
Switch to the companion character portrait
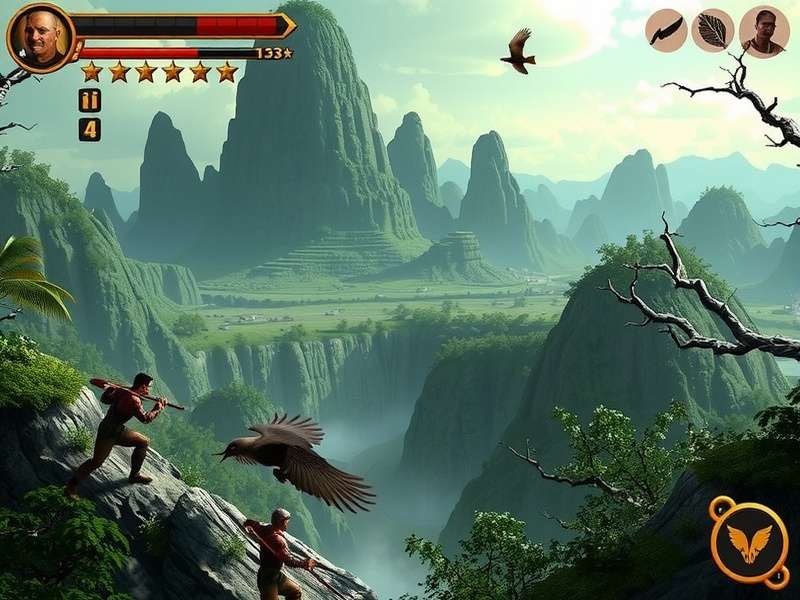(763, 32)
